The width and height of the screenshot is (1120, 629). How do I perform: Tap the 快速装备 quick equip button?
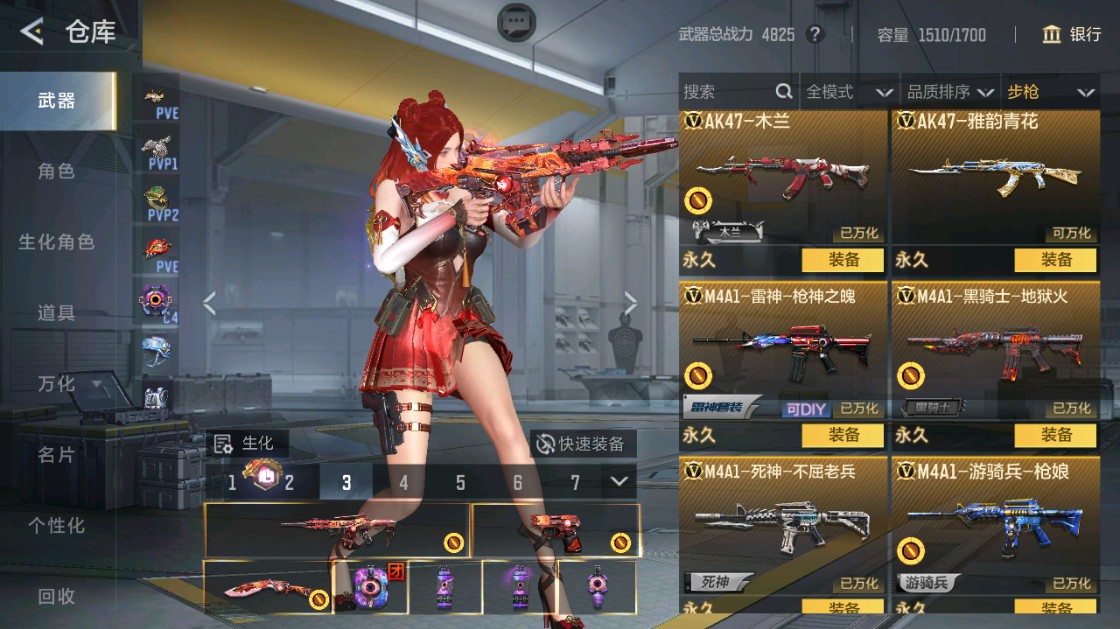pyautogui.click(x=581, y=444)
